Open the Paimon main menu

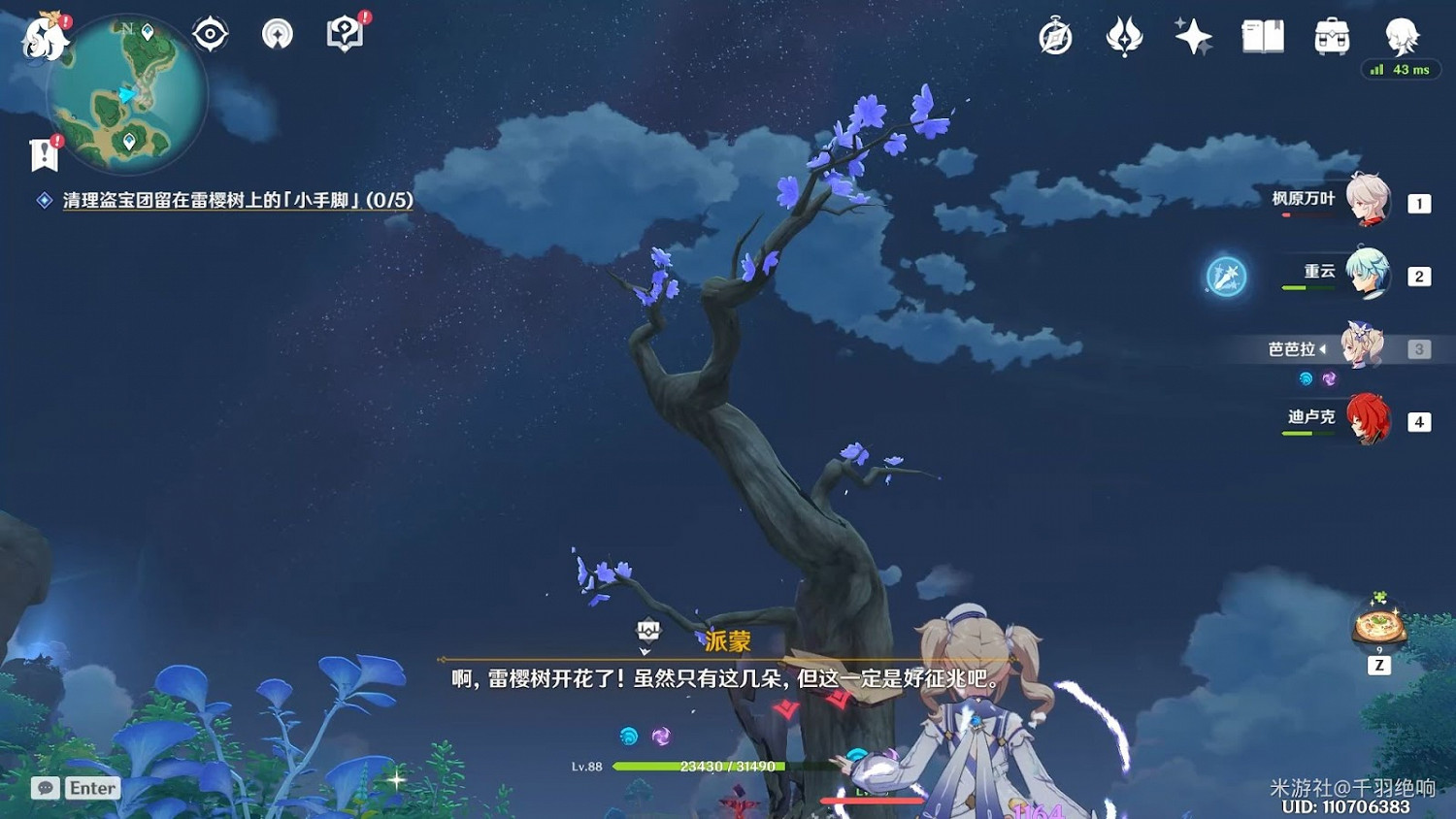[43, 36]
